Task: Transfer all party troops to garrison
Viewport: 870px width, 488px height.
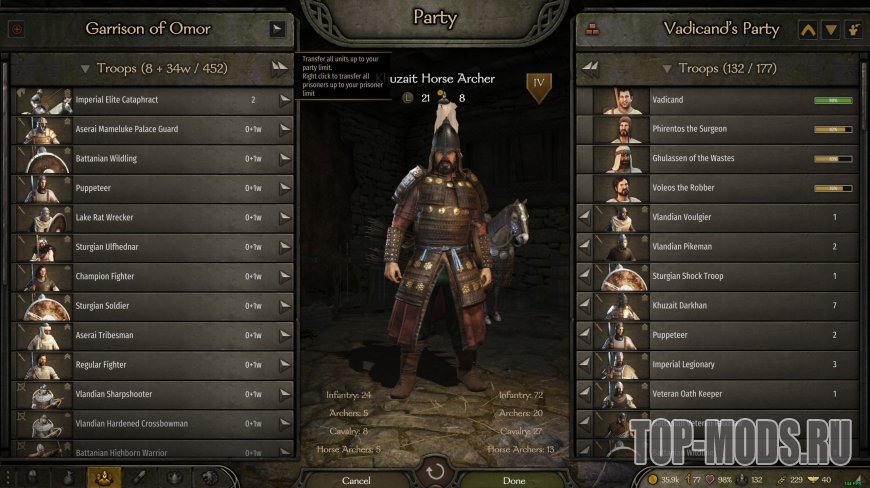Action: pyautogui.click(x=590, y=69)
